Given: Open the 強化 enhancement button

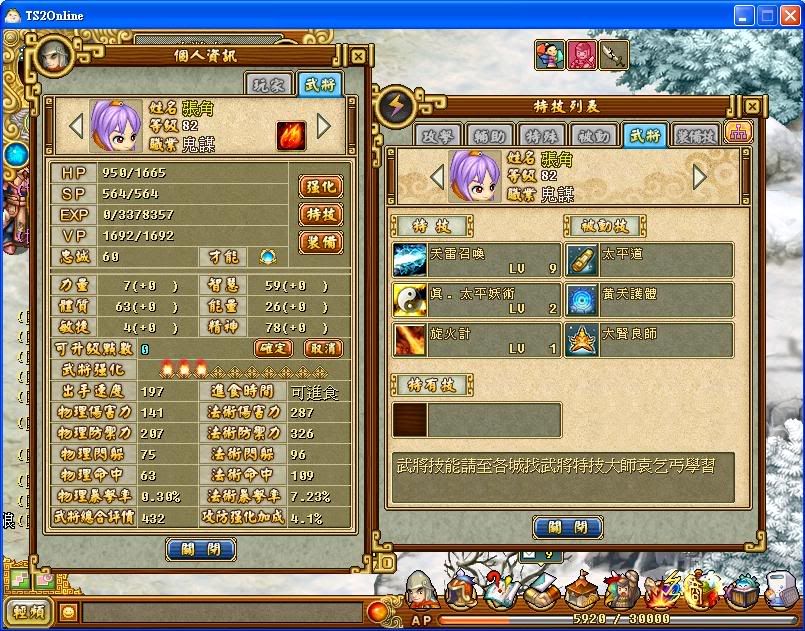Looking at the screenshot, I should click(x=320, y=187).
